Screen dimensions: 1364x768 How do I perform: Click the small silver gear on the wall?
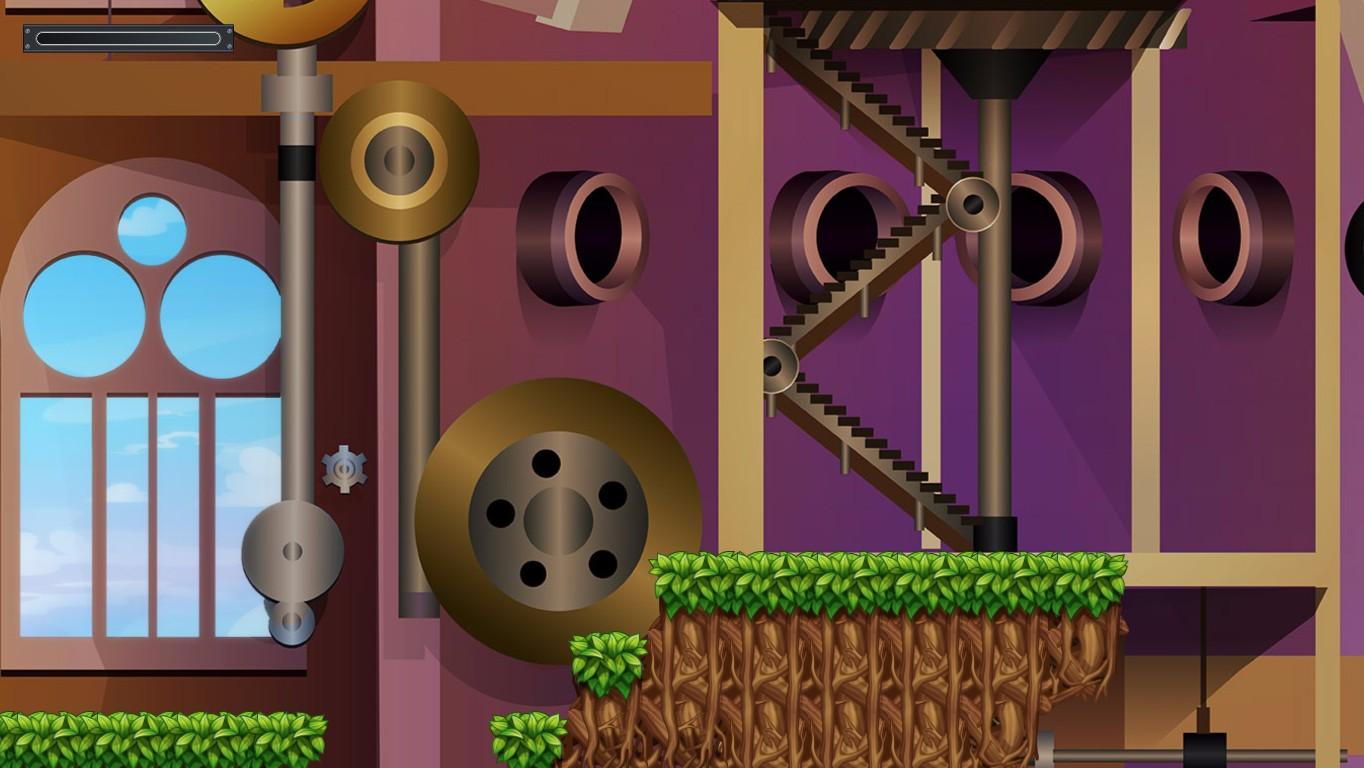coord(342,470)
